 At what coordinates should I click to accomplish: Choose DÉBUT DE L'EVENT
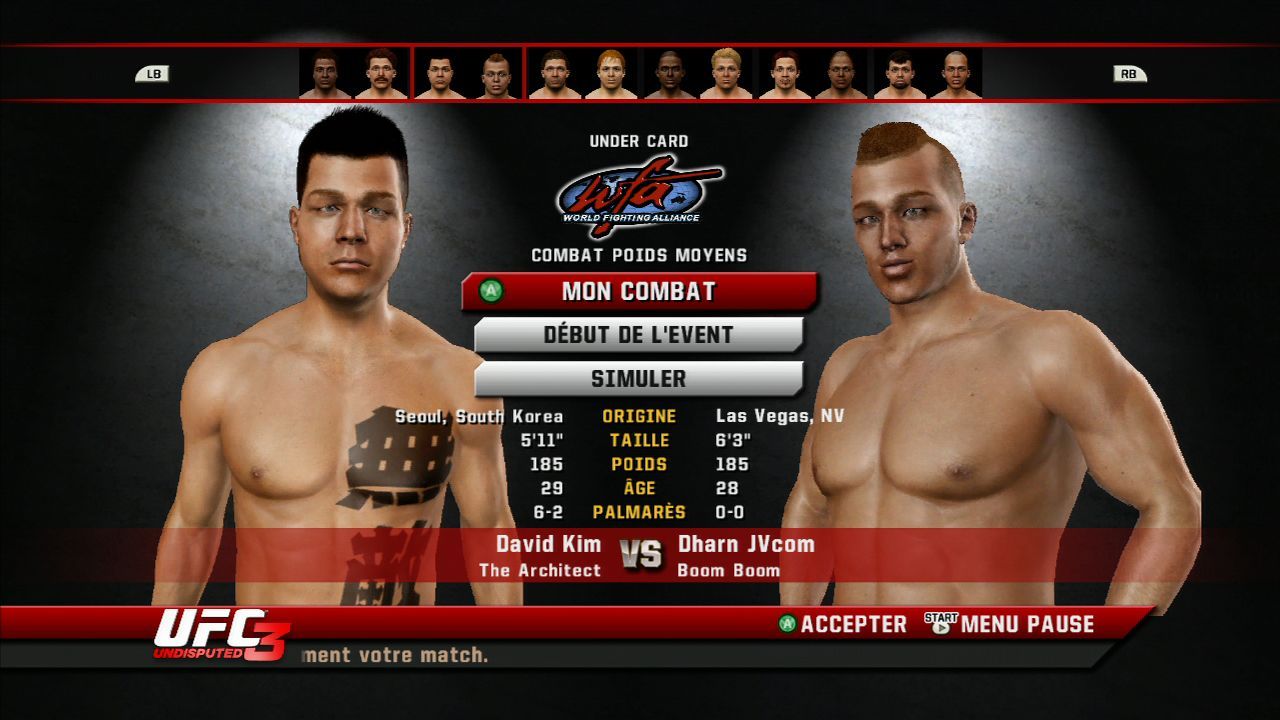point(639,335)
